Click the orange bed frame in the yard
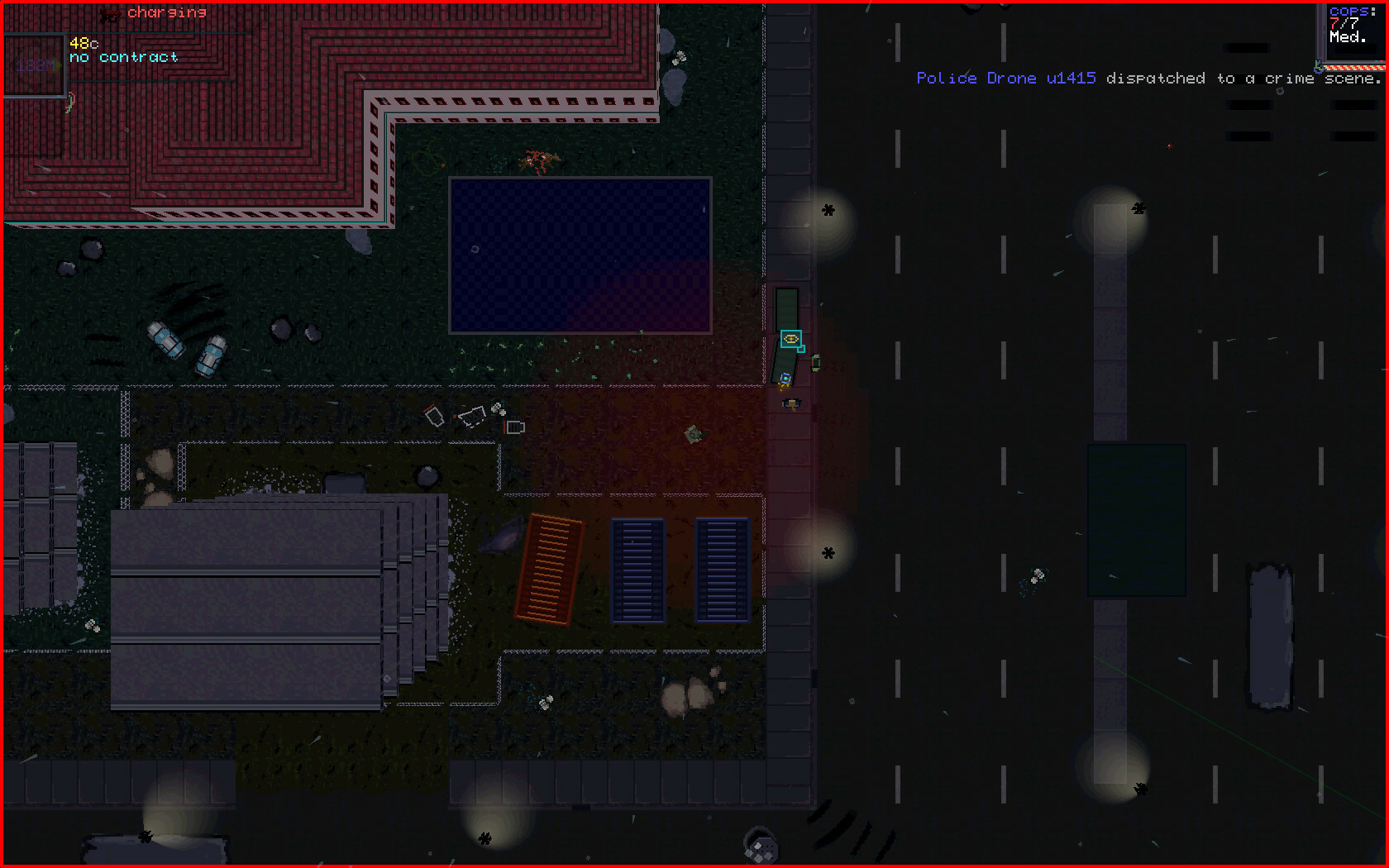The height and width of the screenshot is (868, 1389). click(548, 570)
